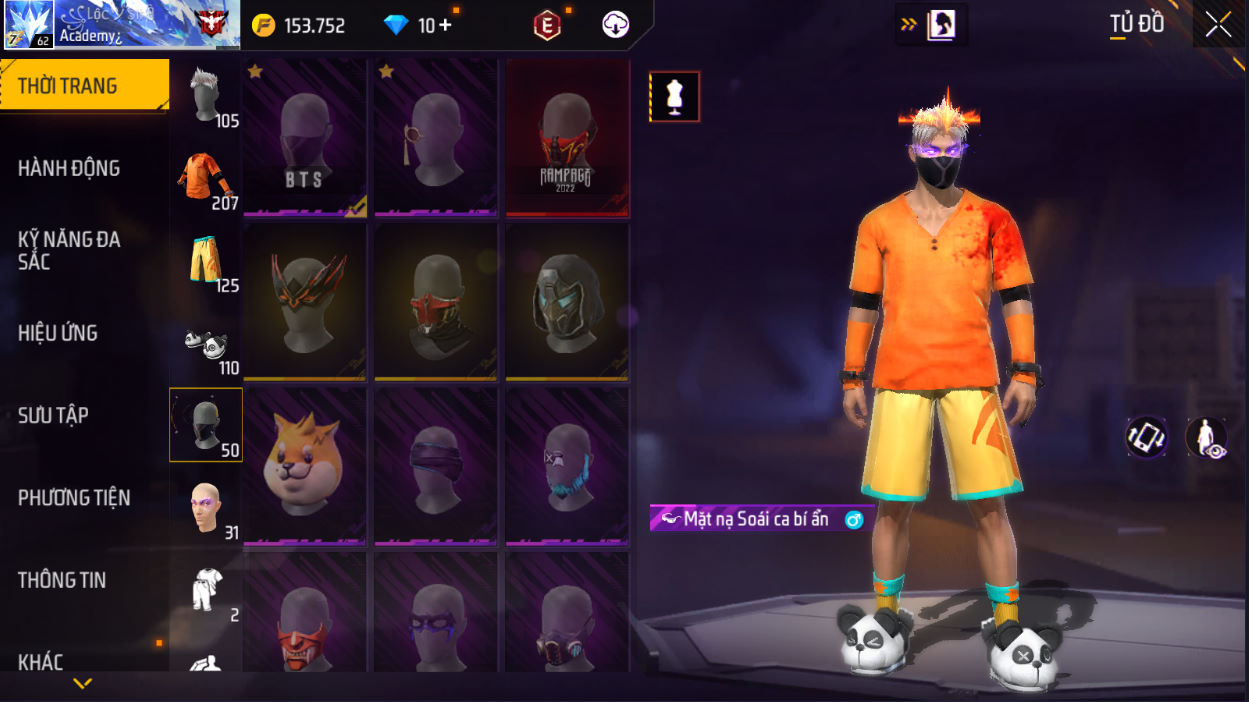Pick the Shiba dog head mask
The width and height of the screenshot is (1249, 702).
[305, 466]
